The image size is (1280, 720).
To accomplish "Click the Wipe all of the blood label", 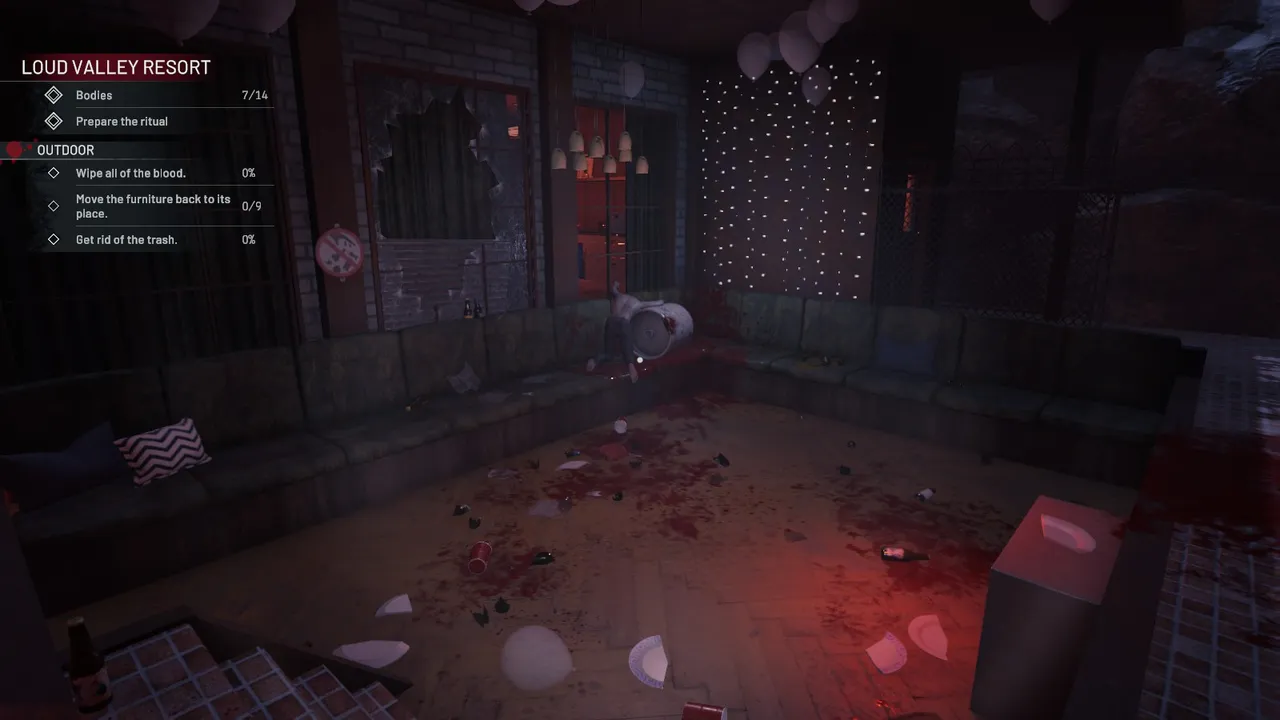I will (x=131, y=172).
